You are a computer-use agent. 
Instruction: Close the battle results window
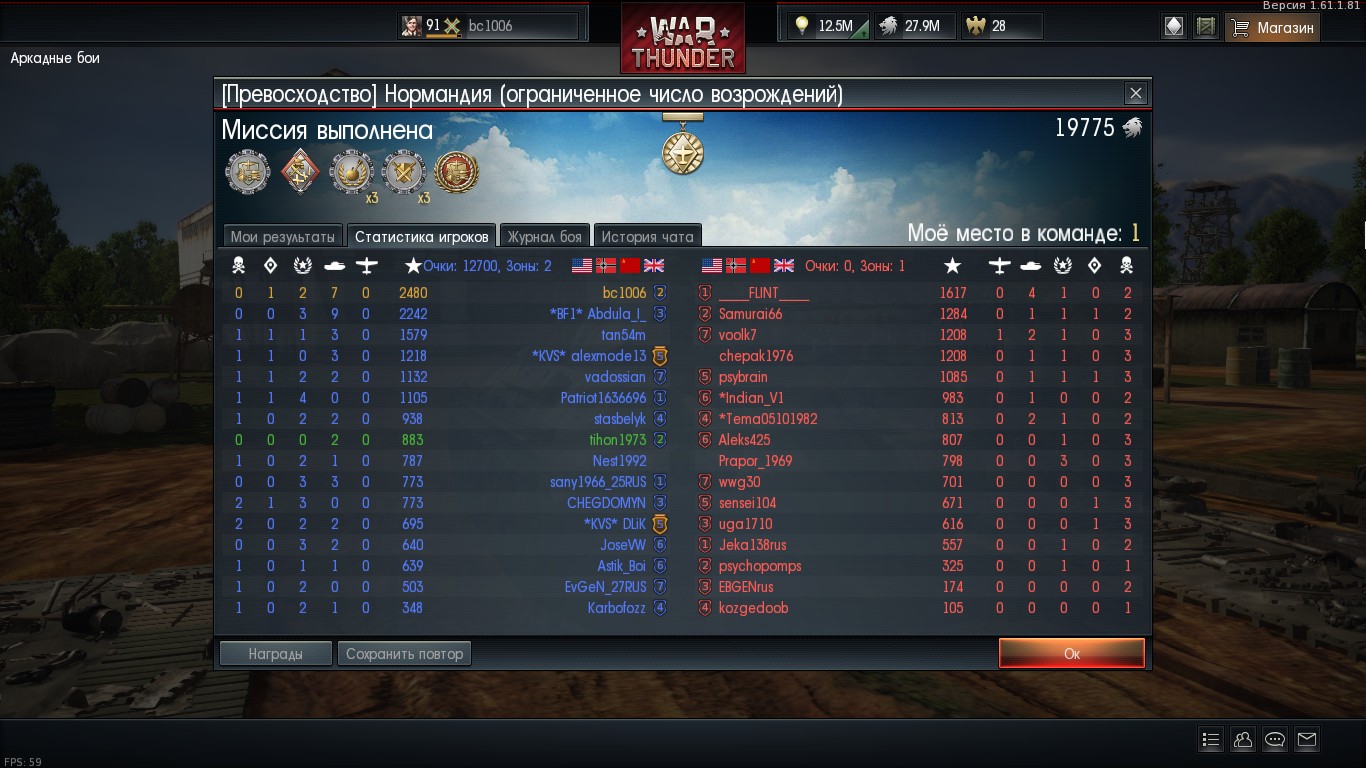tap(1135, 94)
